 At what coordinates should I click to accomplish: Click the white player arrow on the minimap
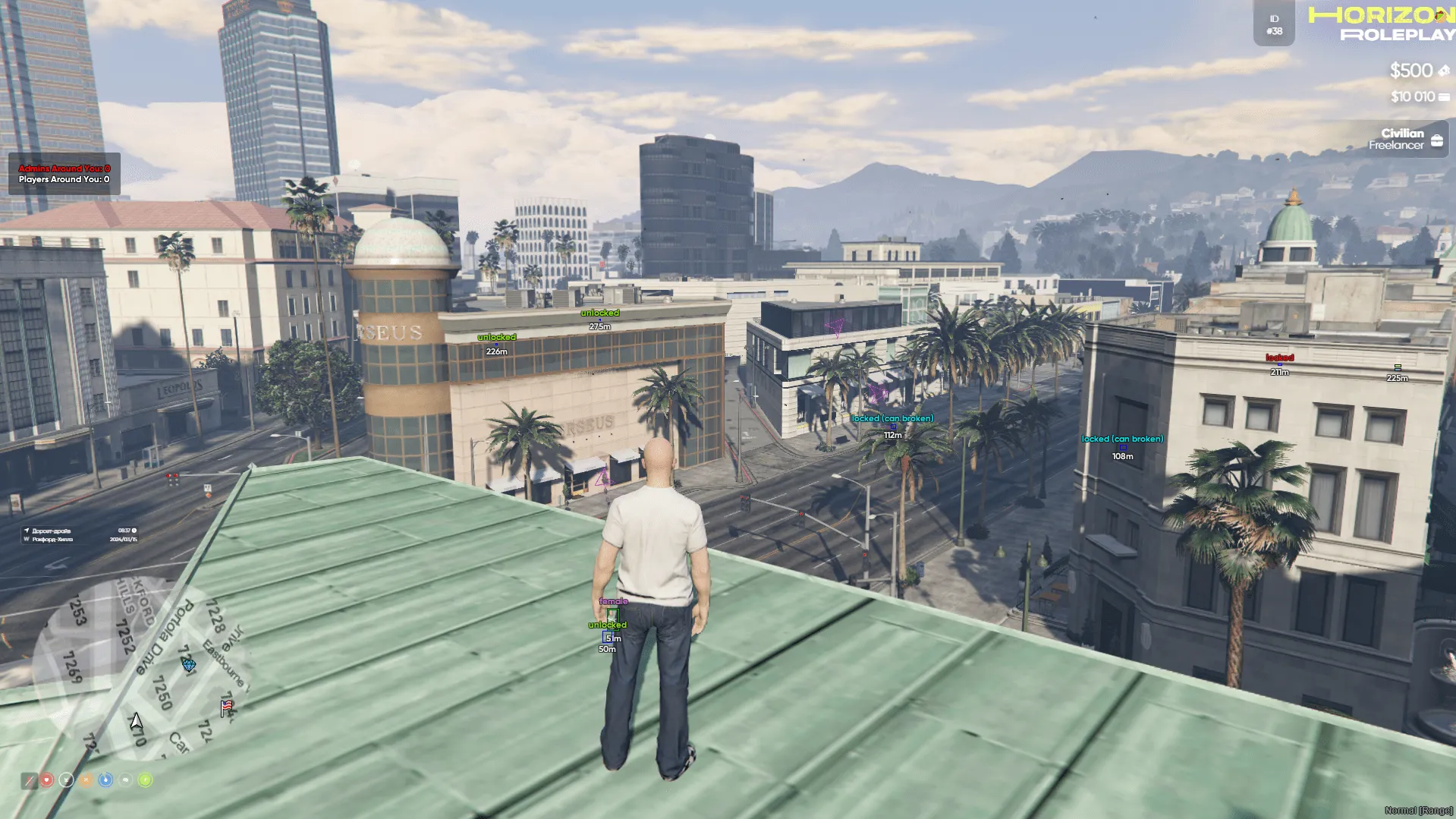[x=136, y=721]
